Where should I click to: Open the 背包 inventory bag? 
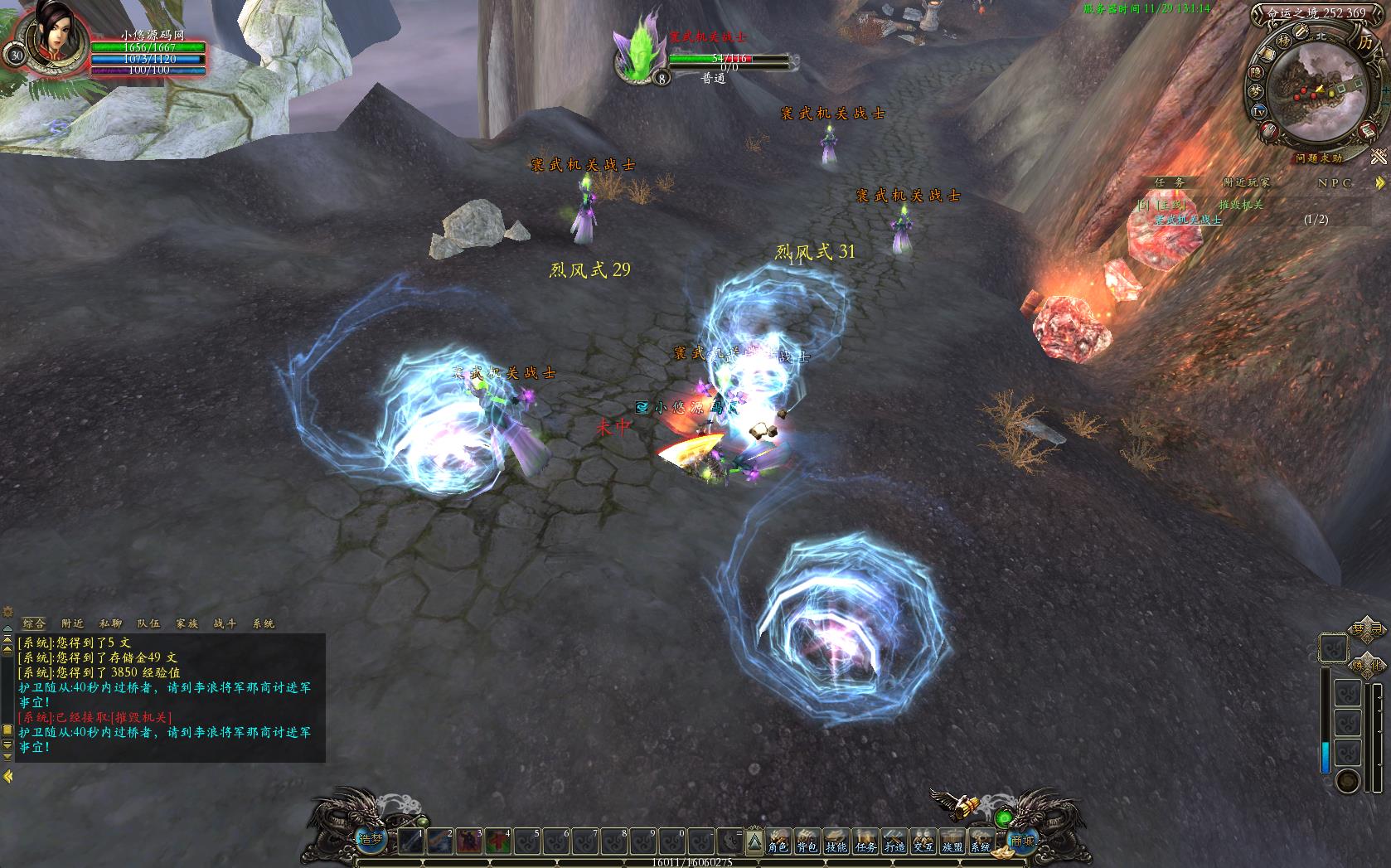[807, 841]
